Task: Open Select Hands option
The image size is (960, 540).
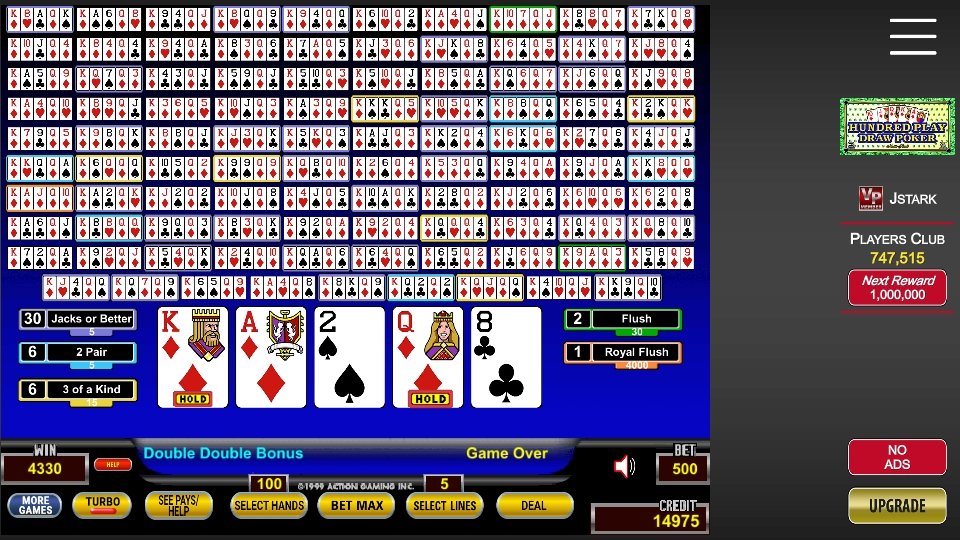Action: pyautogui.click(x=269, y=506)
